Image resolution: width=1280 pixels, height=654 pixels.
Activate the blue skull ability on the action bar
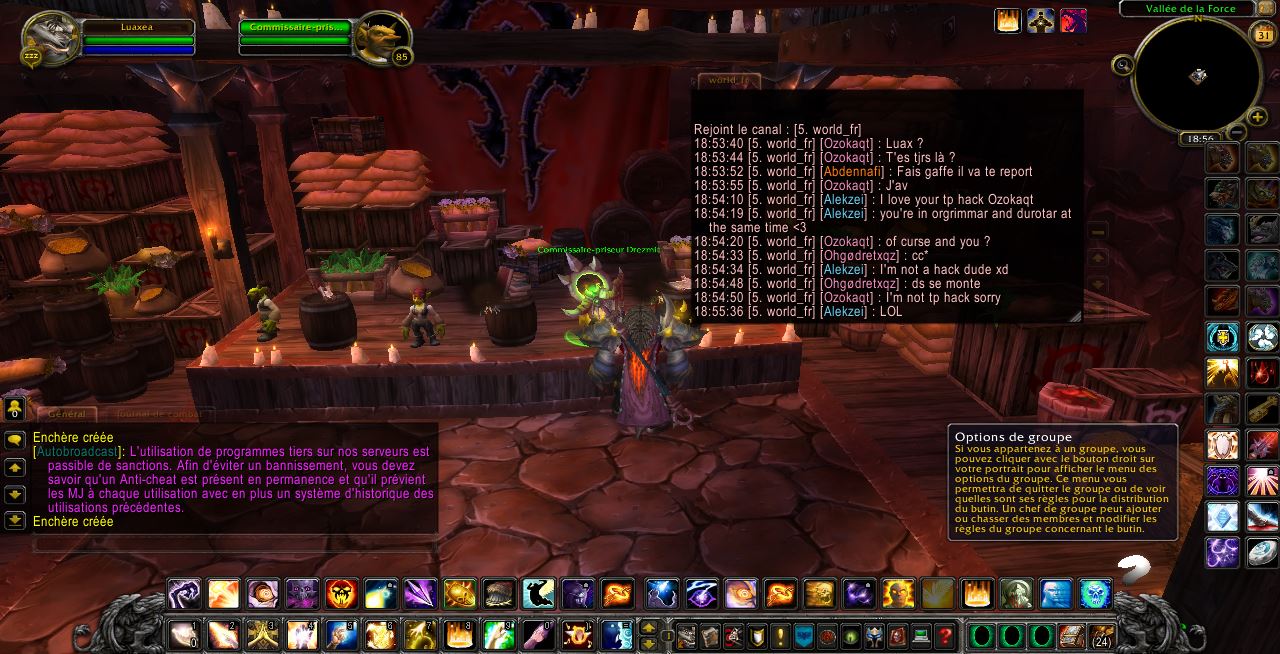(1095, 594)
